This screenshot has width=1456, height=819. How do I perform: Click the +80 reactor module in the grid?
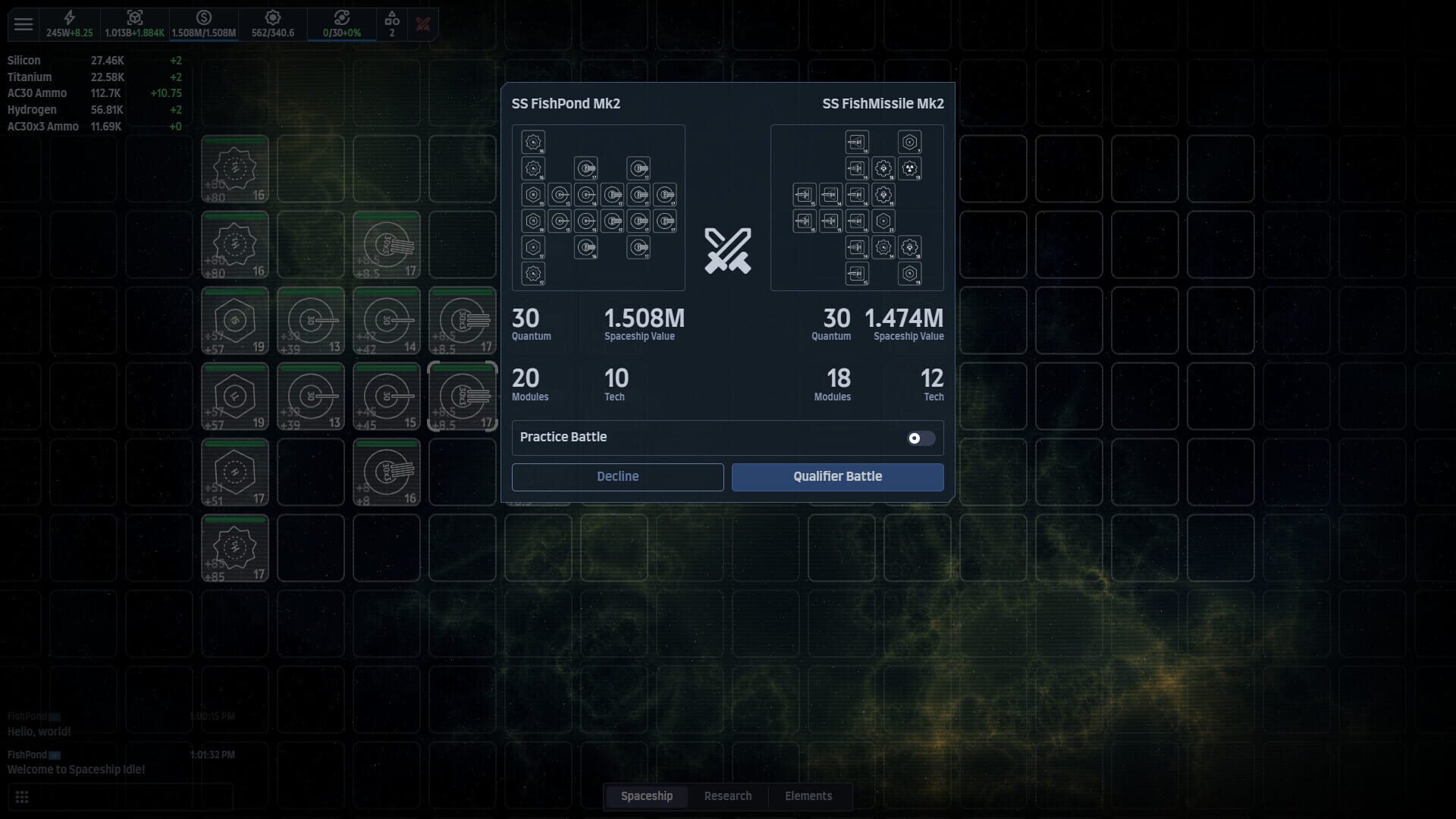235,168
